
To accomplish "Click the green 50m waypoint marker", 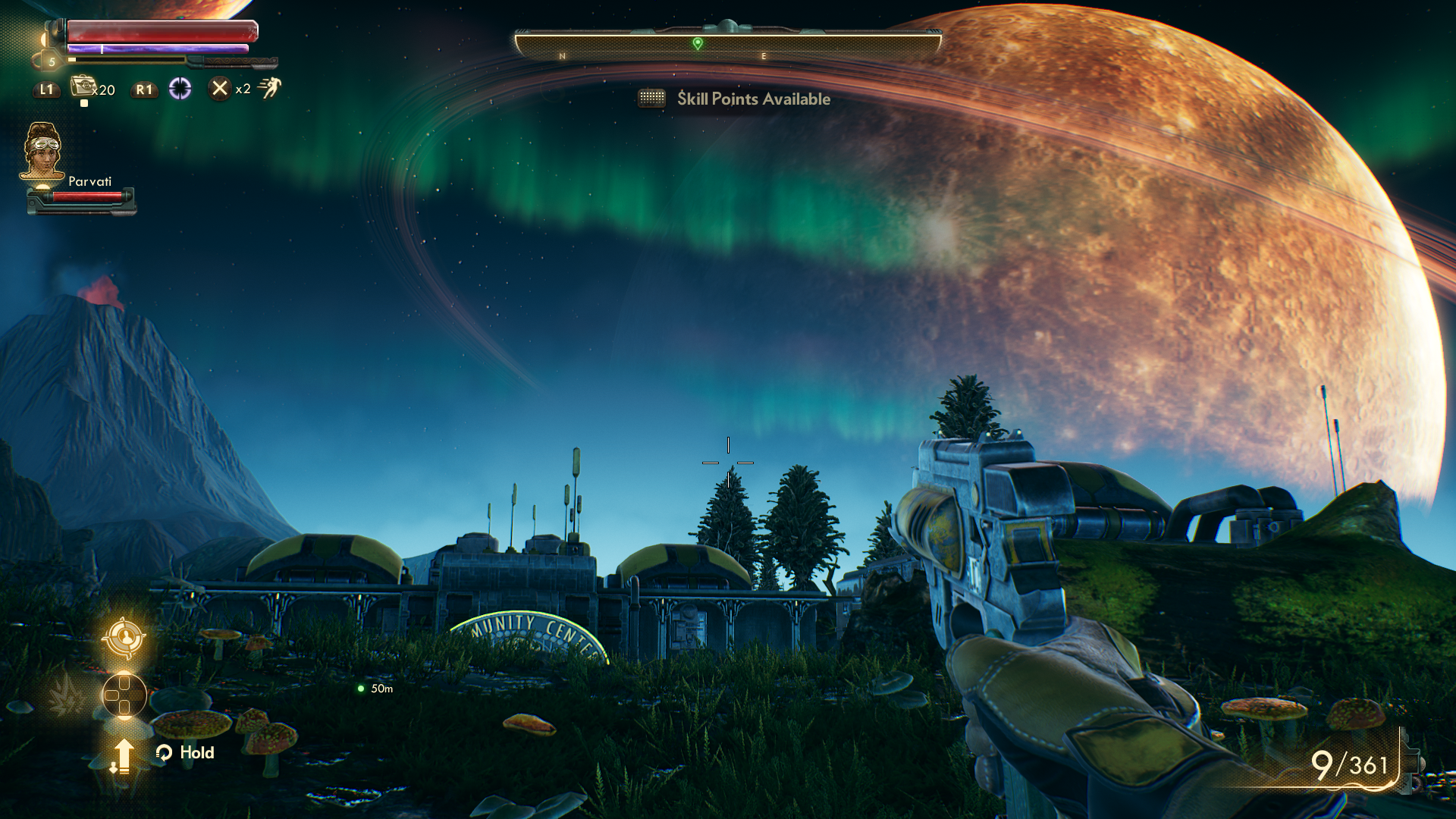I will 361,689.
